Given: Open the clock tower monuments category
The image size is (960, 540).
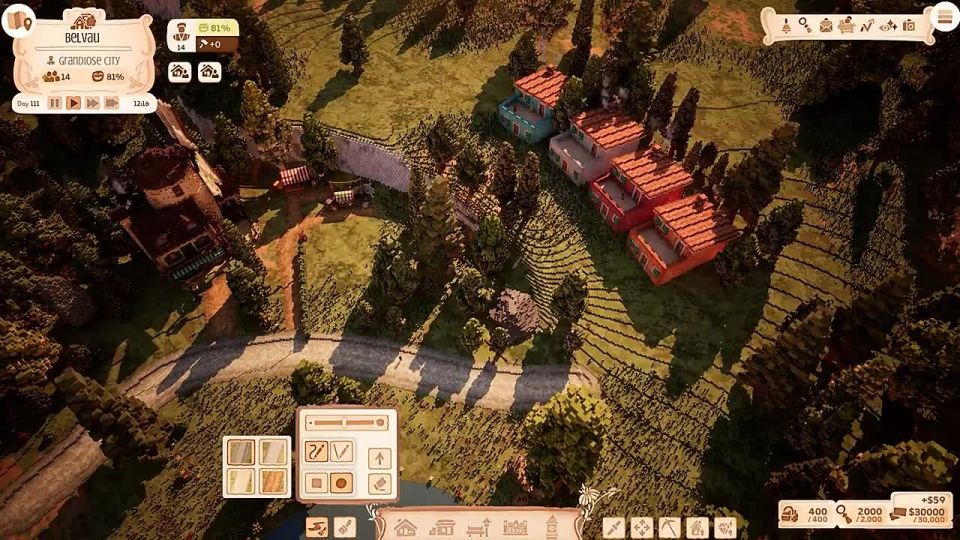Looking at the screenshot, I should tap(551, 526).
